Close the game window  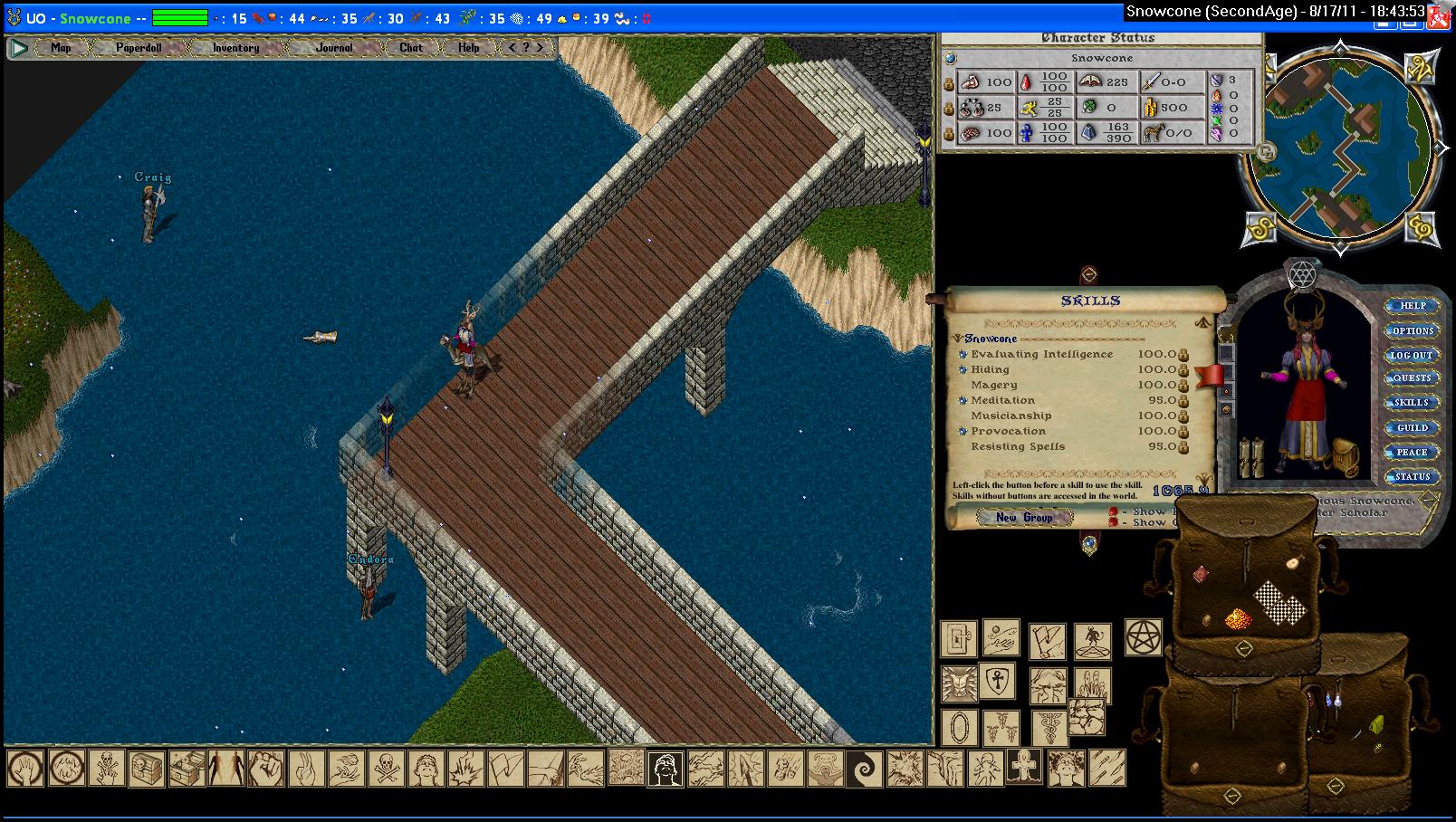1439,17
